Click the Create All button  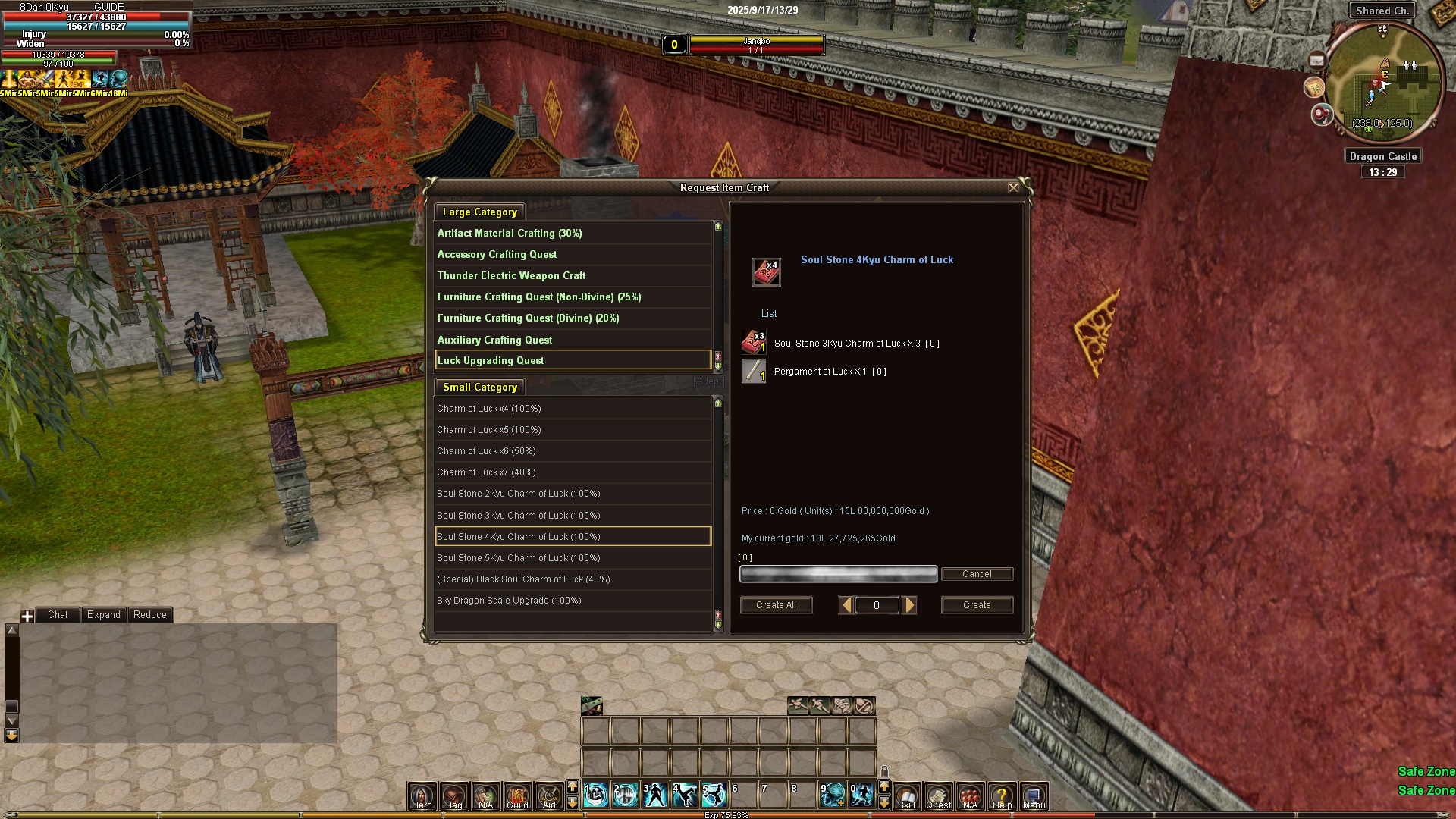pyautogui.click(x=776, y=605)
